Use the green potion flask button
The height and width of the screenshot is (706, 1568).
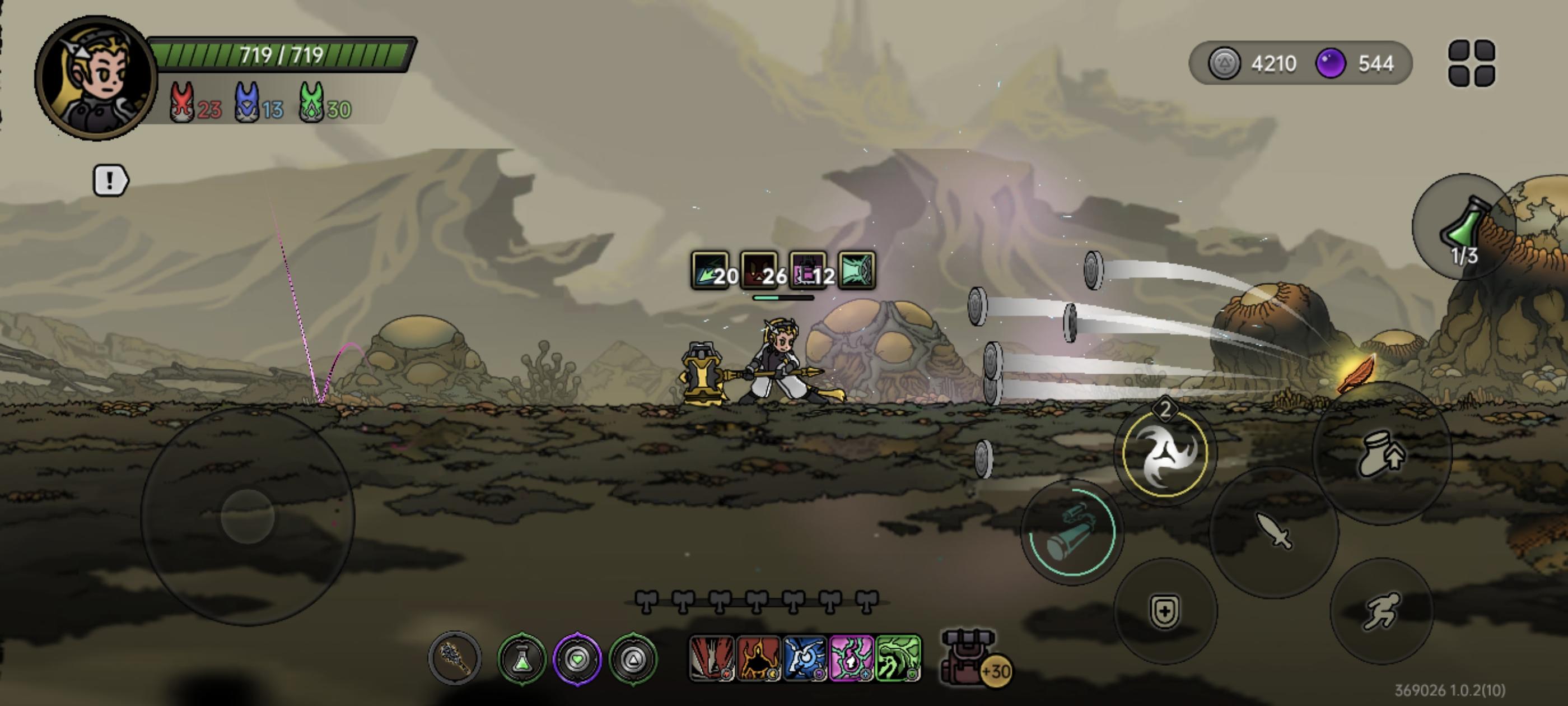tap(1463, 229)
